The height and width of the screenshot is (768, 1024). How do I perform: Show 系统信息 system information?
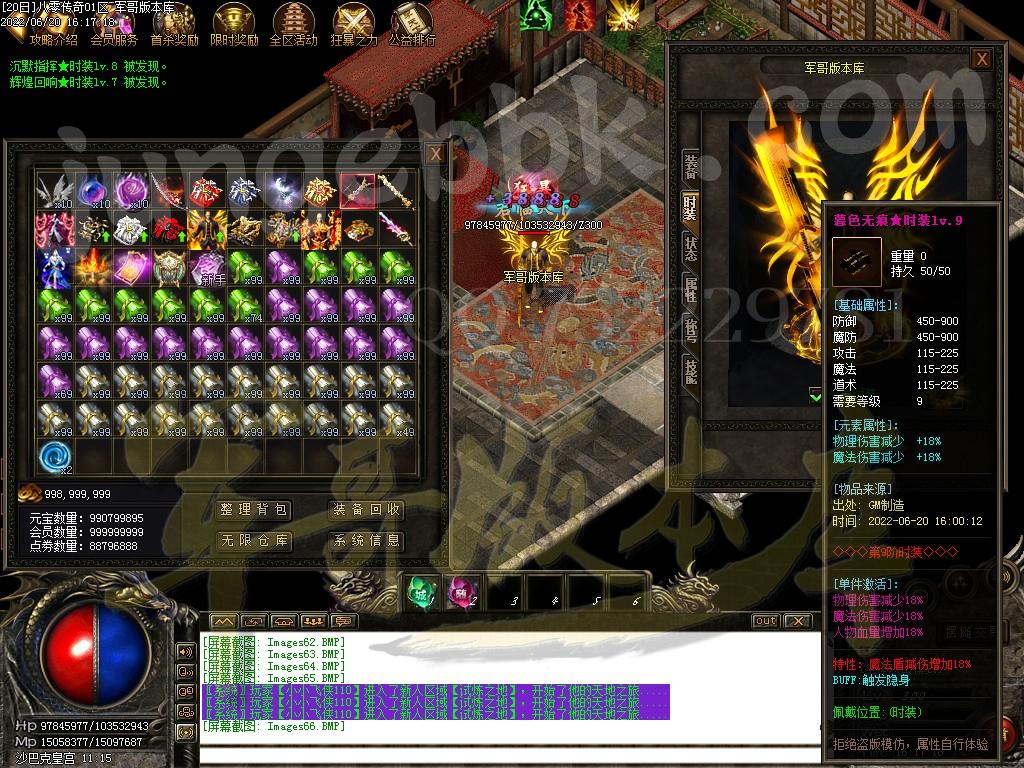(367, 541)
